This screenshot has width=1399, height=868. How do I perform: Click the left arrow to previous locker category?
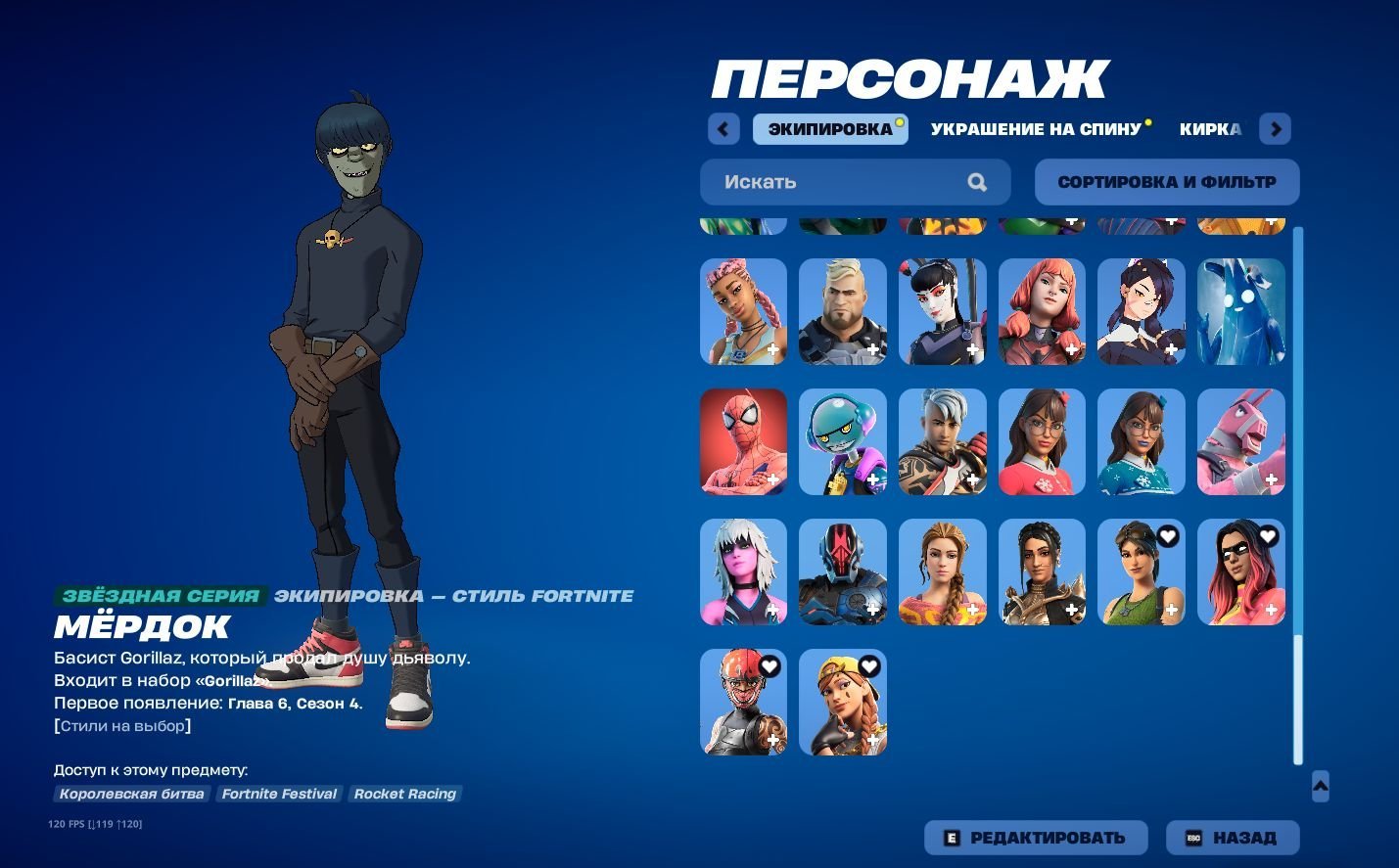[723, 128]
